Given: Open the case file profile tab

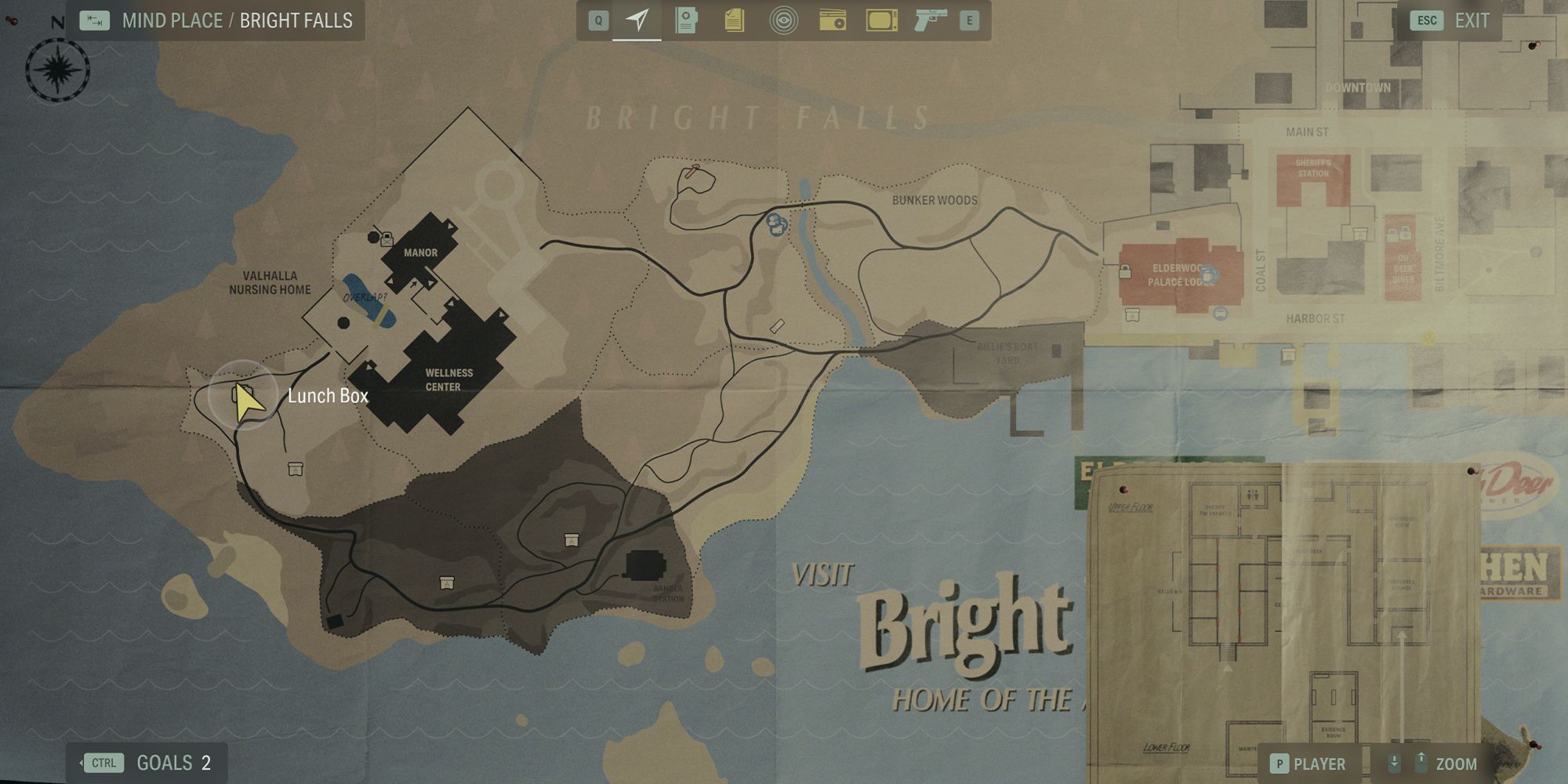Looking at the screenshot, I should tap(686, 20).
